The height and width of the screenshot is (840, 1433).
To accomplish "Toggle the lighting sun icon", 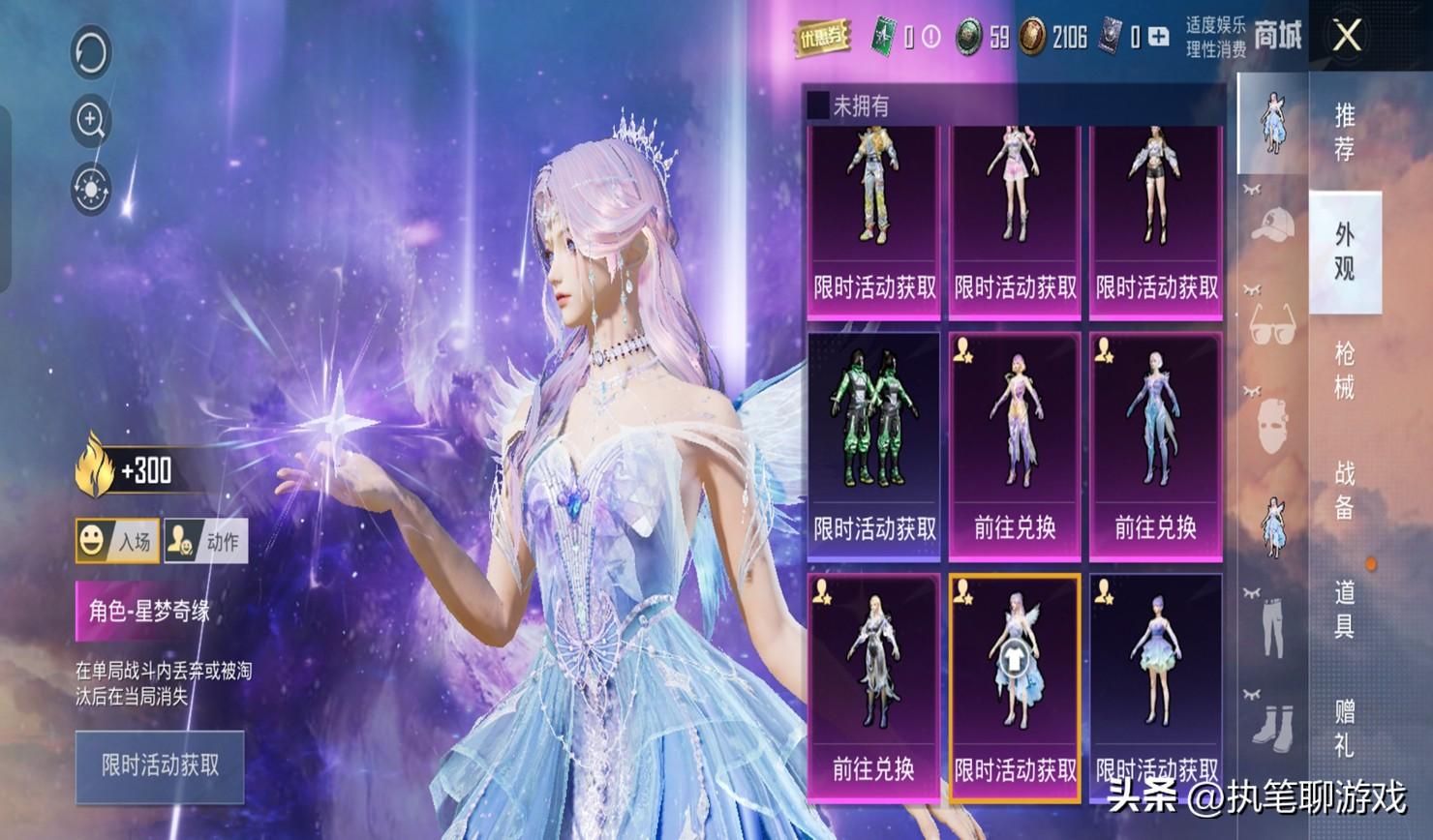I will [91, 189].
